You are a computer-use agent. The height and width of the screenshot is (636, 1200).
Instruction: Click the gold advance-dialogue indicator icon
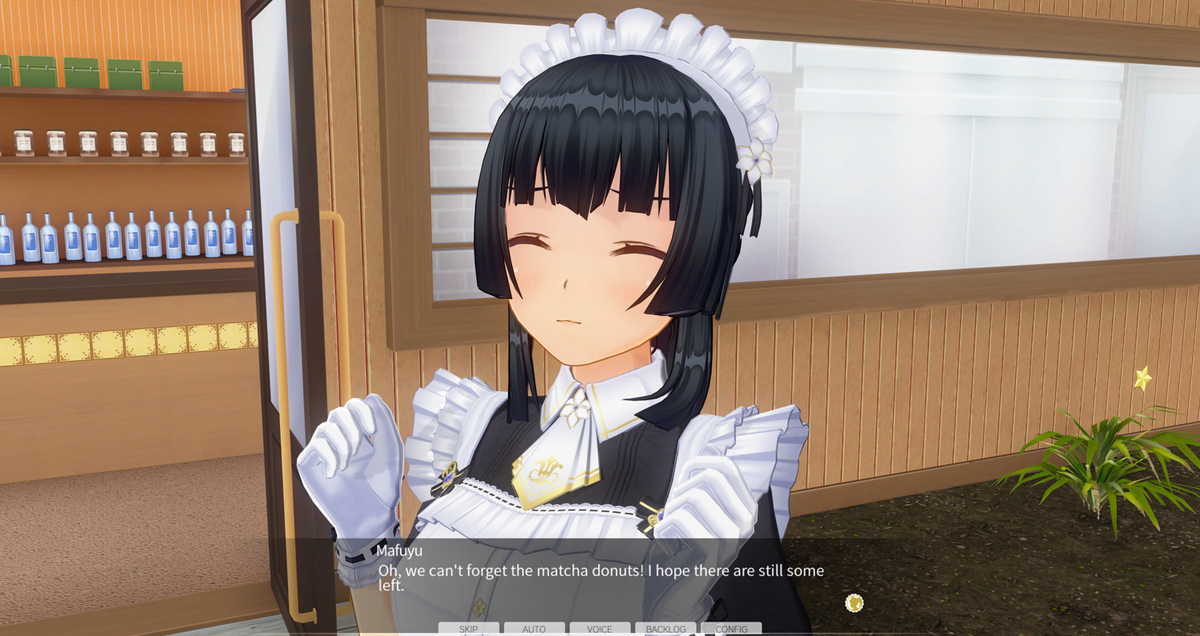(854, 602)
